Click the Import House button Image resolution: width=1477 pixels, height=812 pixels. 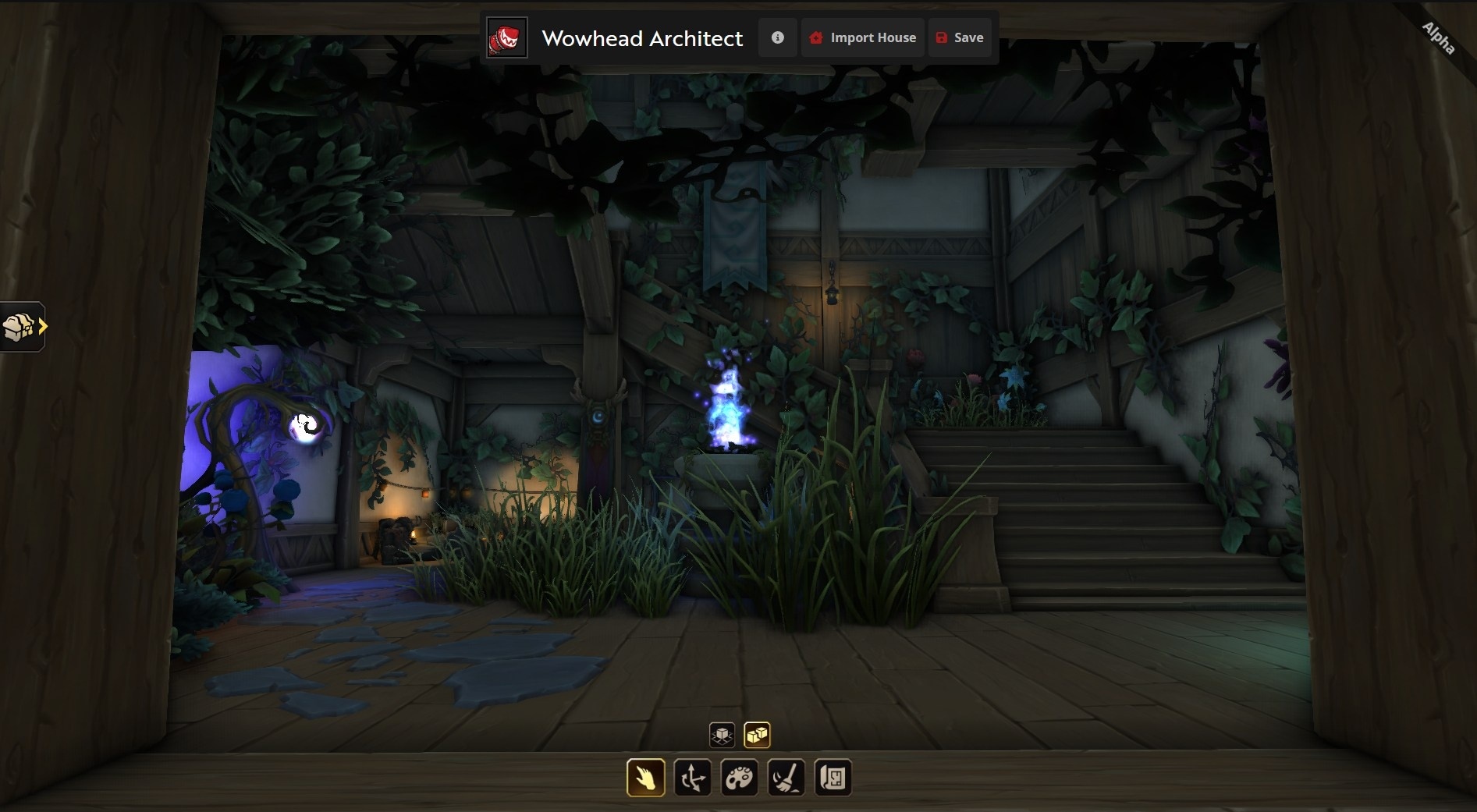[862, 37]
